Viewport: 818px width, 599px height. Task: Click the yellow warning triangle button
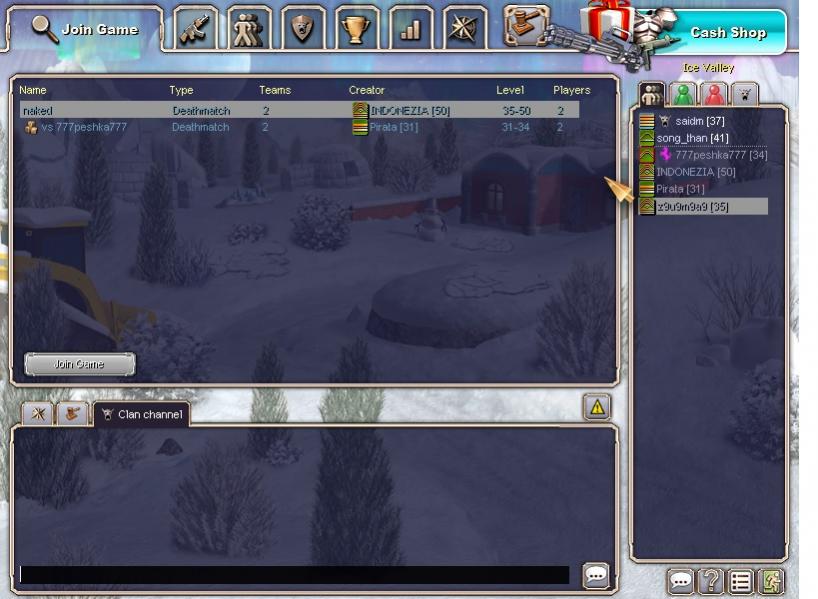click(597, 406)
